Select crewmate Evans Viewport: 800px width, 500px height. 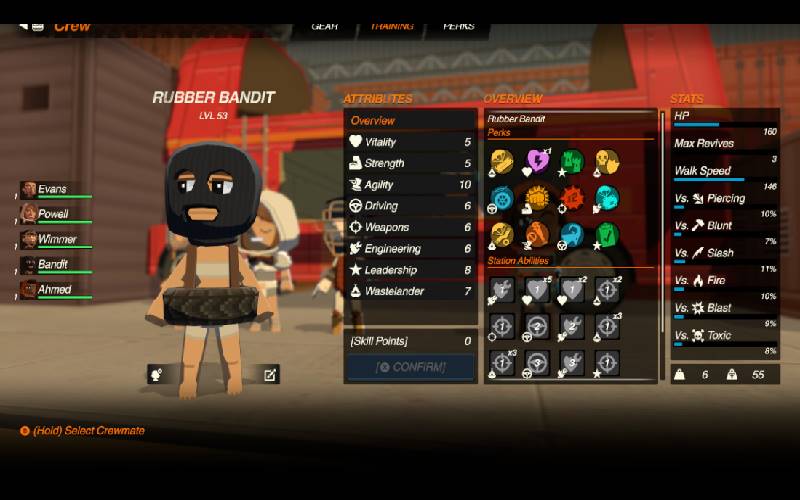(53, 189)
